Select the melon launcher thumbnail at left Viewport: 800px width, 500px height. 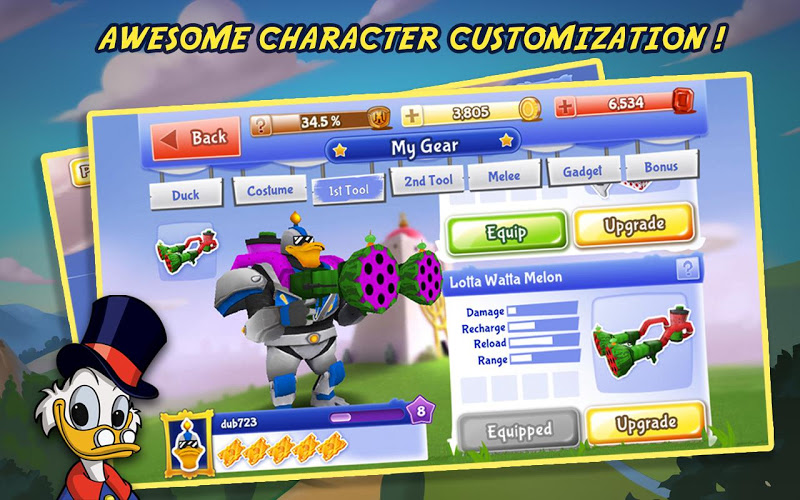tap(185, 252)
